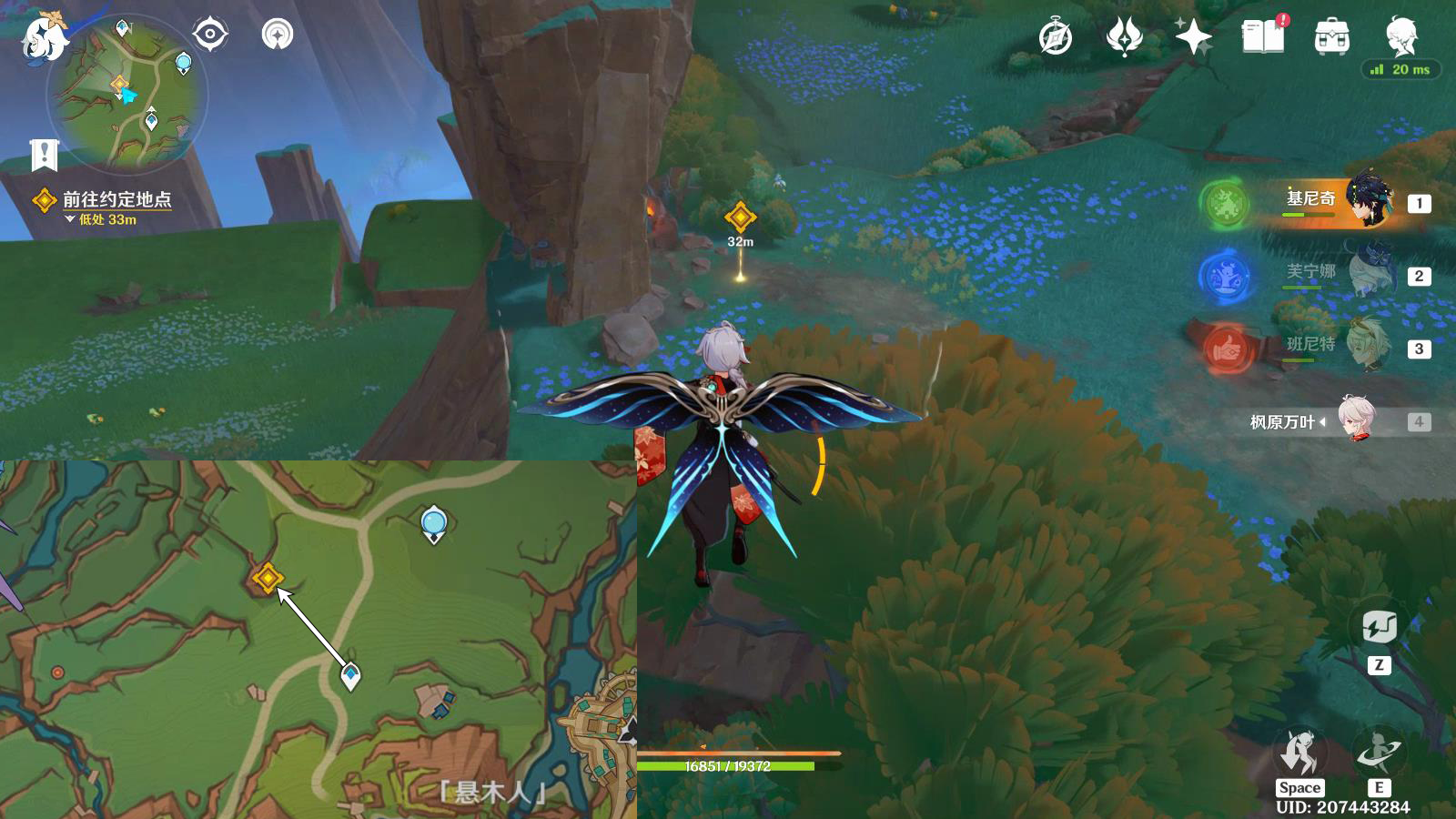Activate the elemental skill icon
The width and height of the screenshot is (1456, 819).
(1378, 753)
